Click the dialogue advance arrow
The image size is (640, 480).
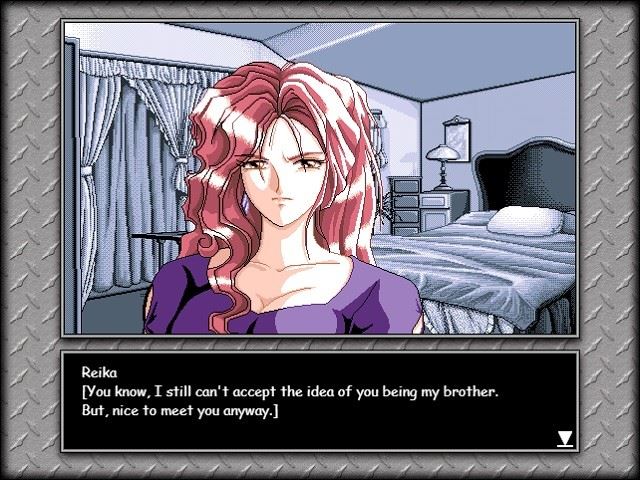click(565, 438)
